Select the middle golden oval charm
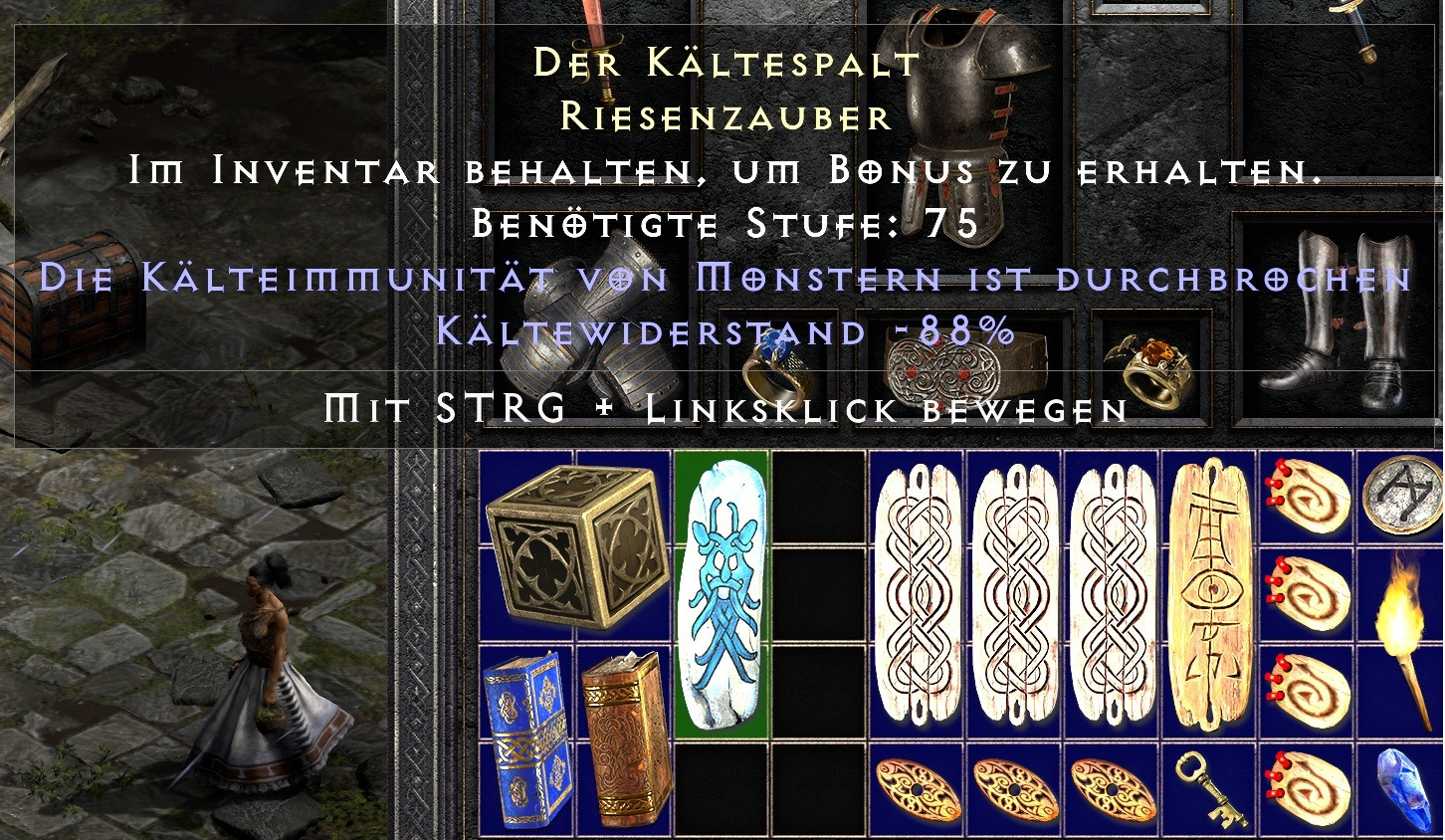Screen dimensions: 1445x840 [1014, 791]
